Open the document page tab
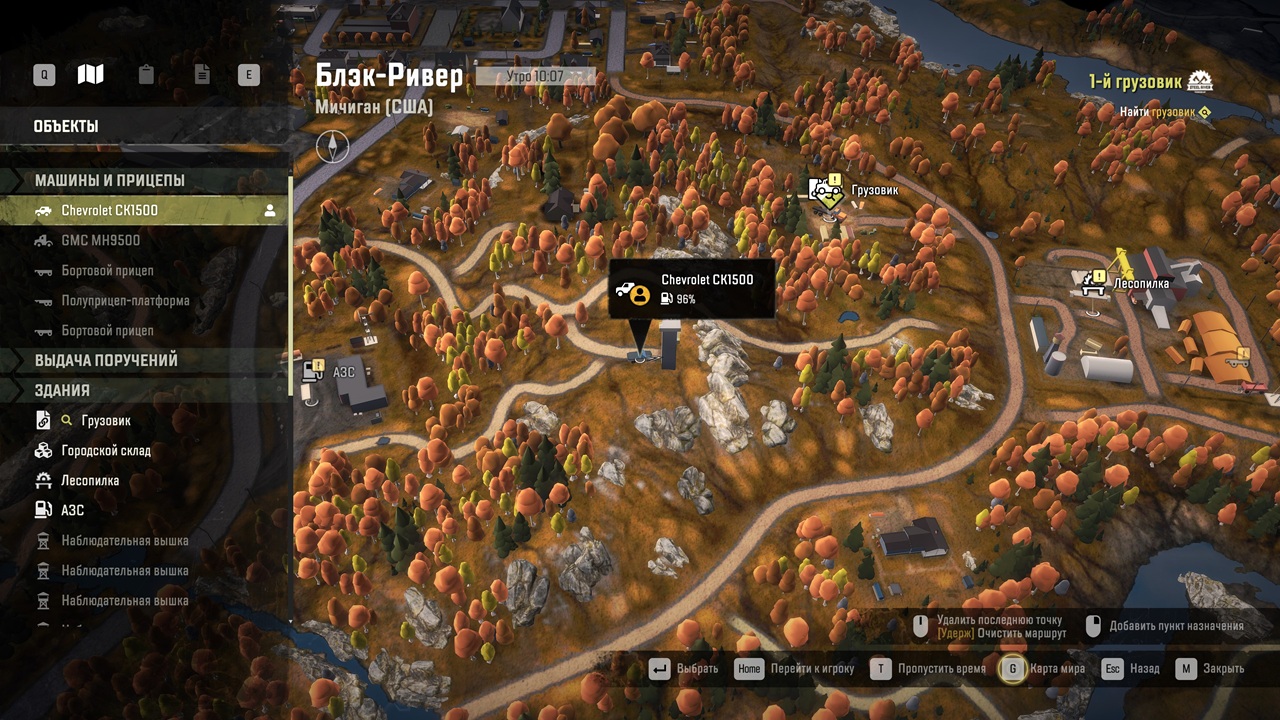Viewport: 1280px width, 720px height. point(201,75)
